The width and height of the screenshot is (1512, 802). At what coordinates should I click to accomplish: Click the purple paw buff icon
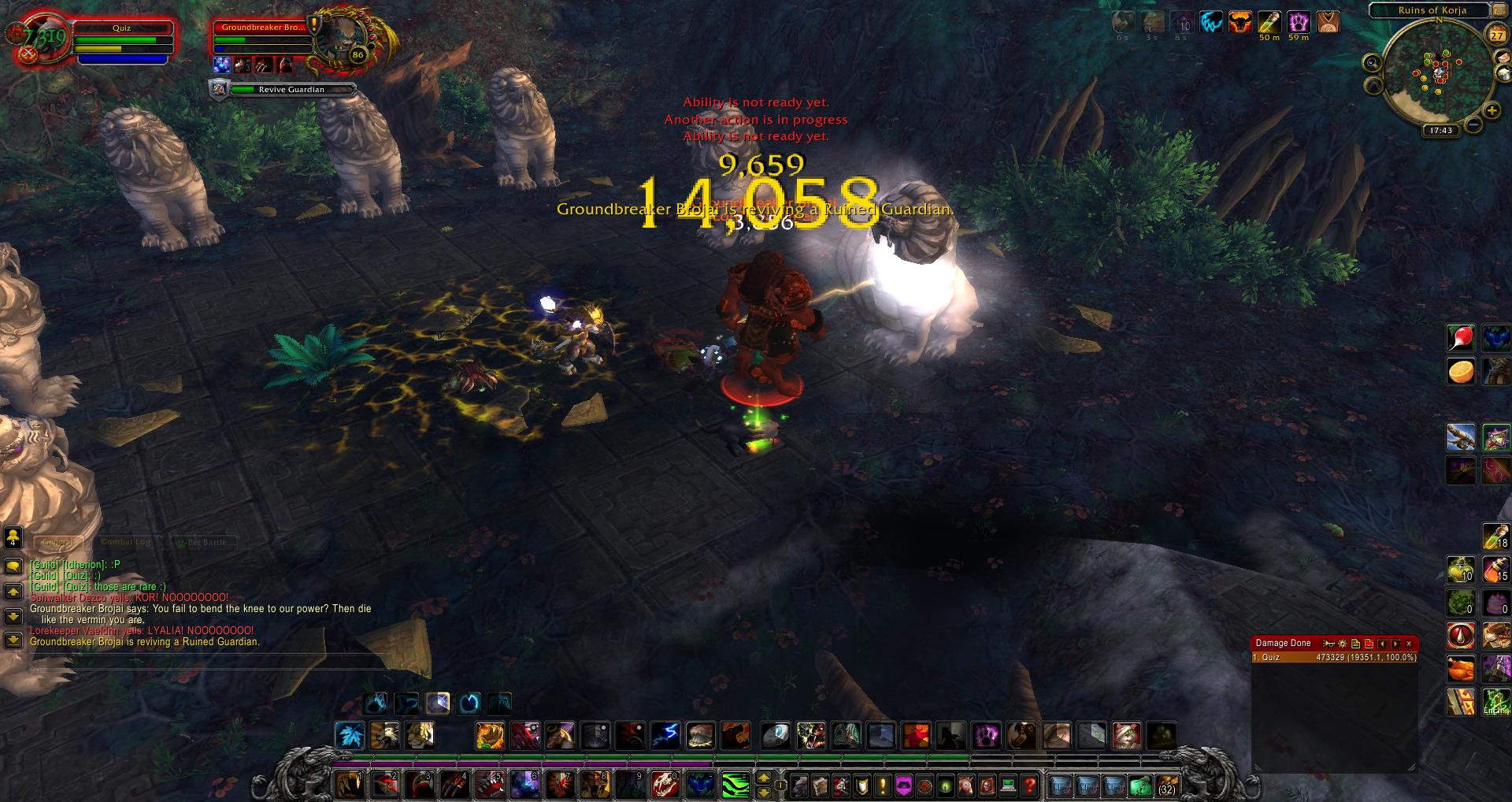point(1299,22)
